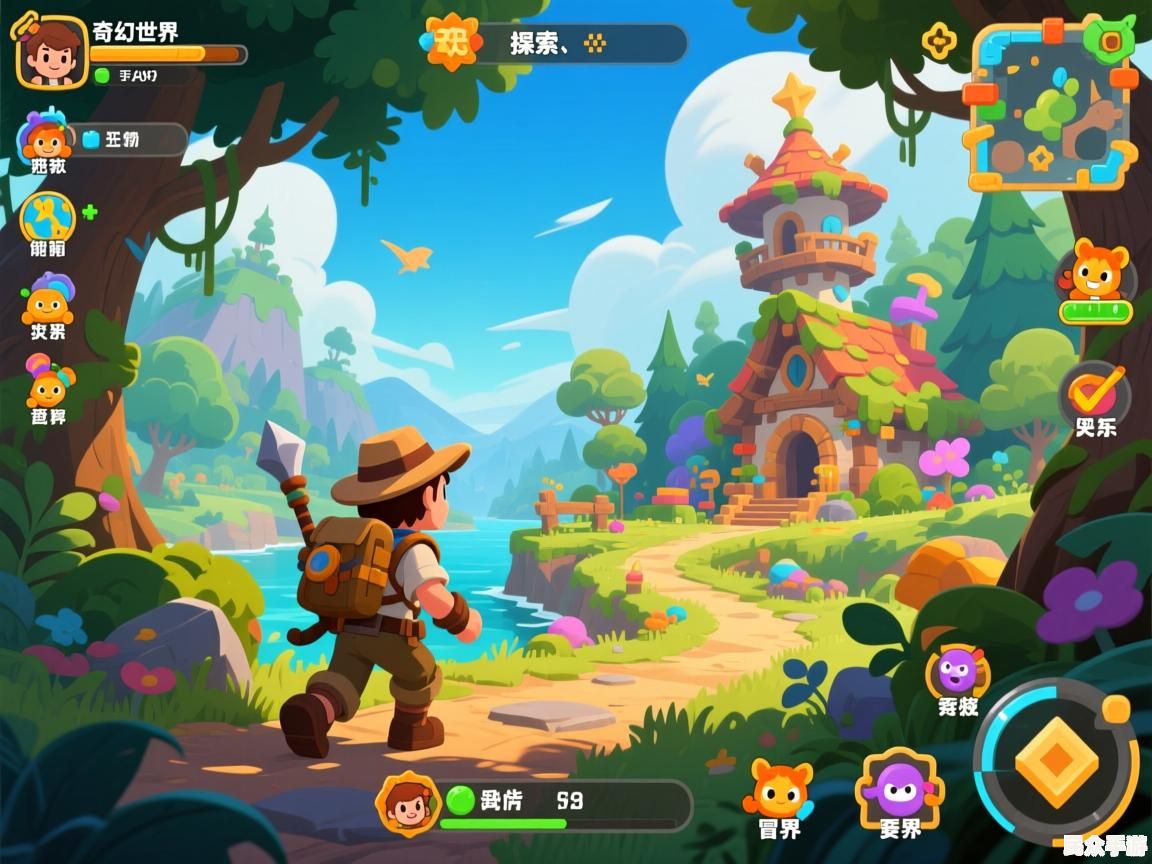Click the character portrait on bottom bar

coord(407,803)
